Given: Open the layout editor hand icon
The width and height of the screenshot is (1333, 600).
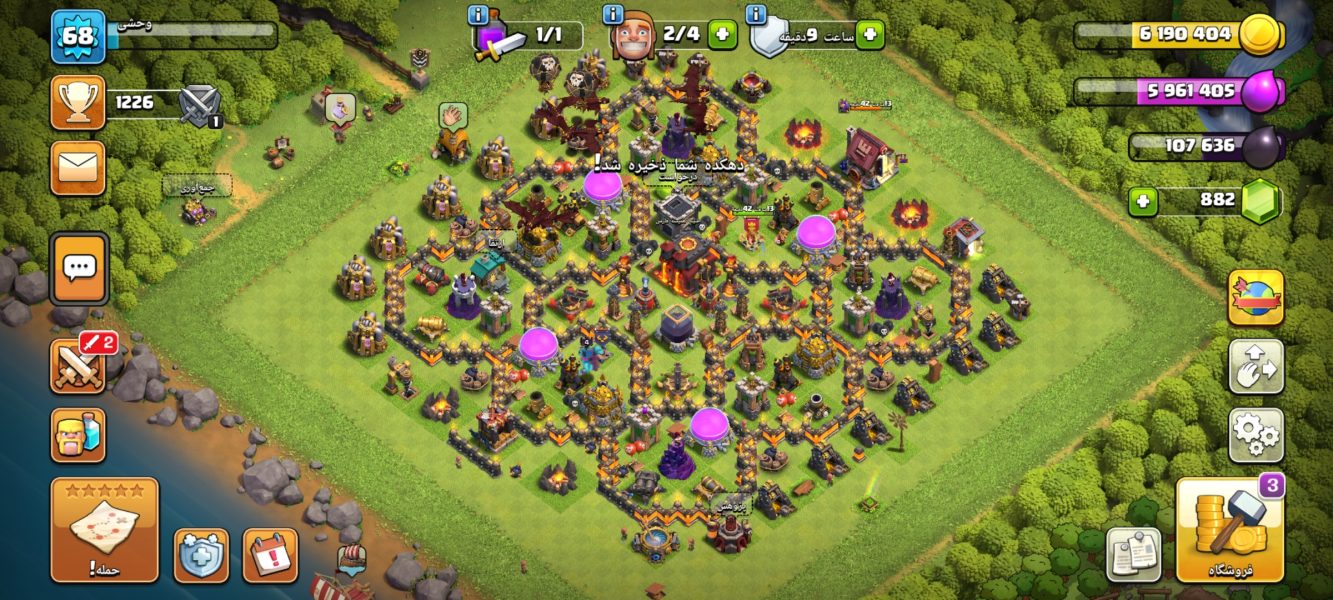Looking at the screenshot, I should (1256, 366).
